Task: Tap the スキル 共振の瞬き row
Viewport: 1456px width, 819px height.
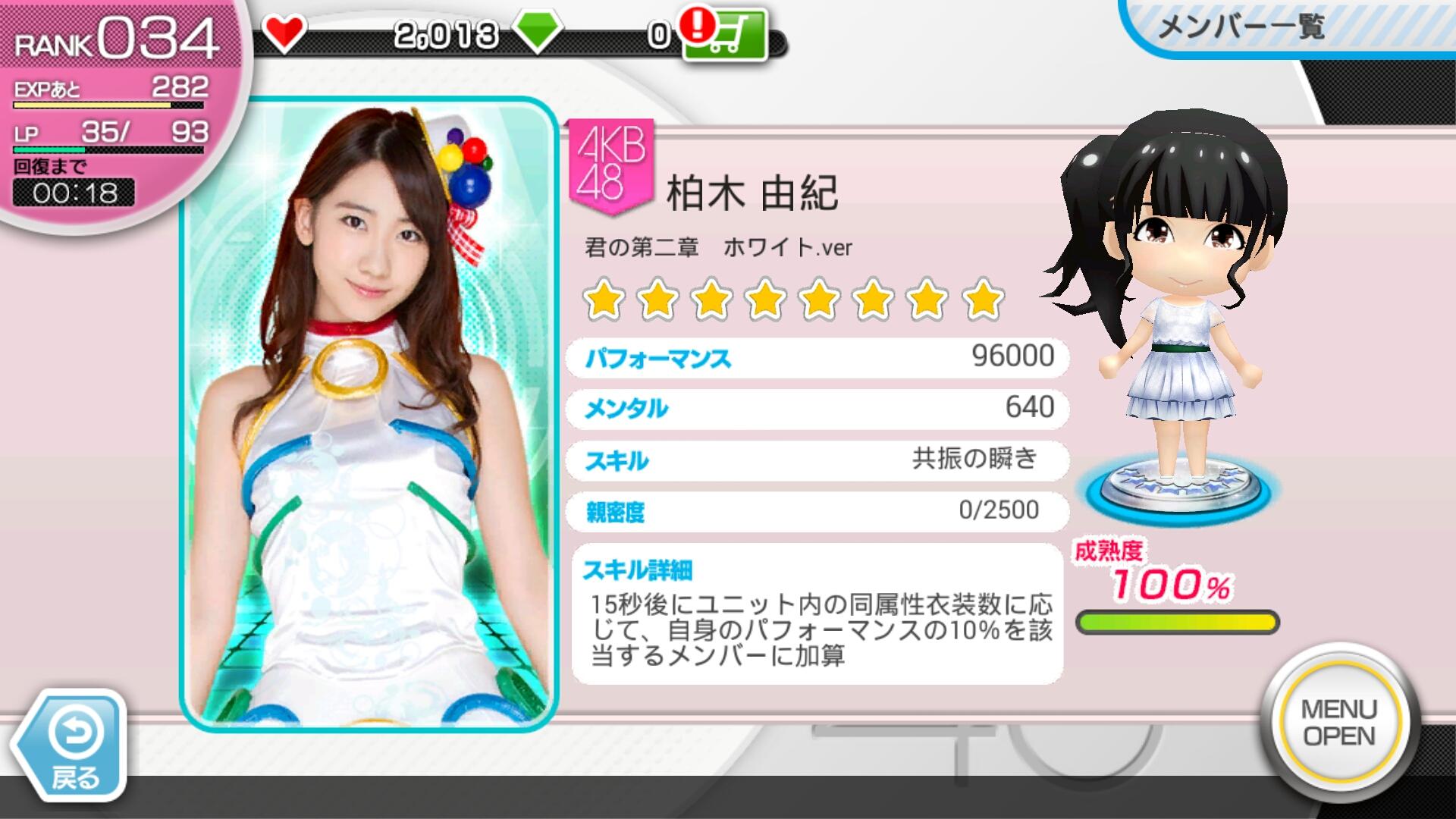Action: (817, 460)
